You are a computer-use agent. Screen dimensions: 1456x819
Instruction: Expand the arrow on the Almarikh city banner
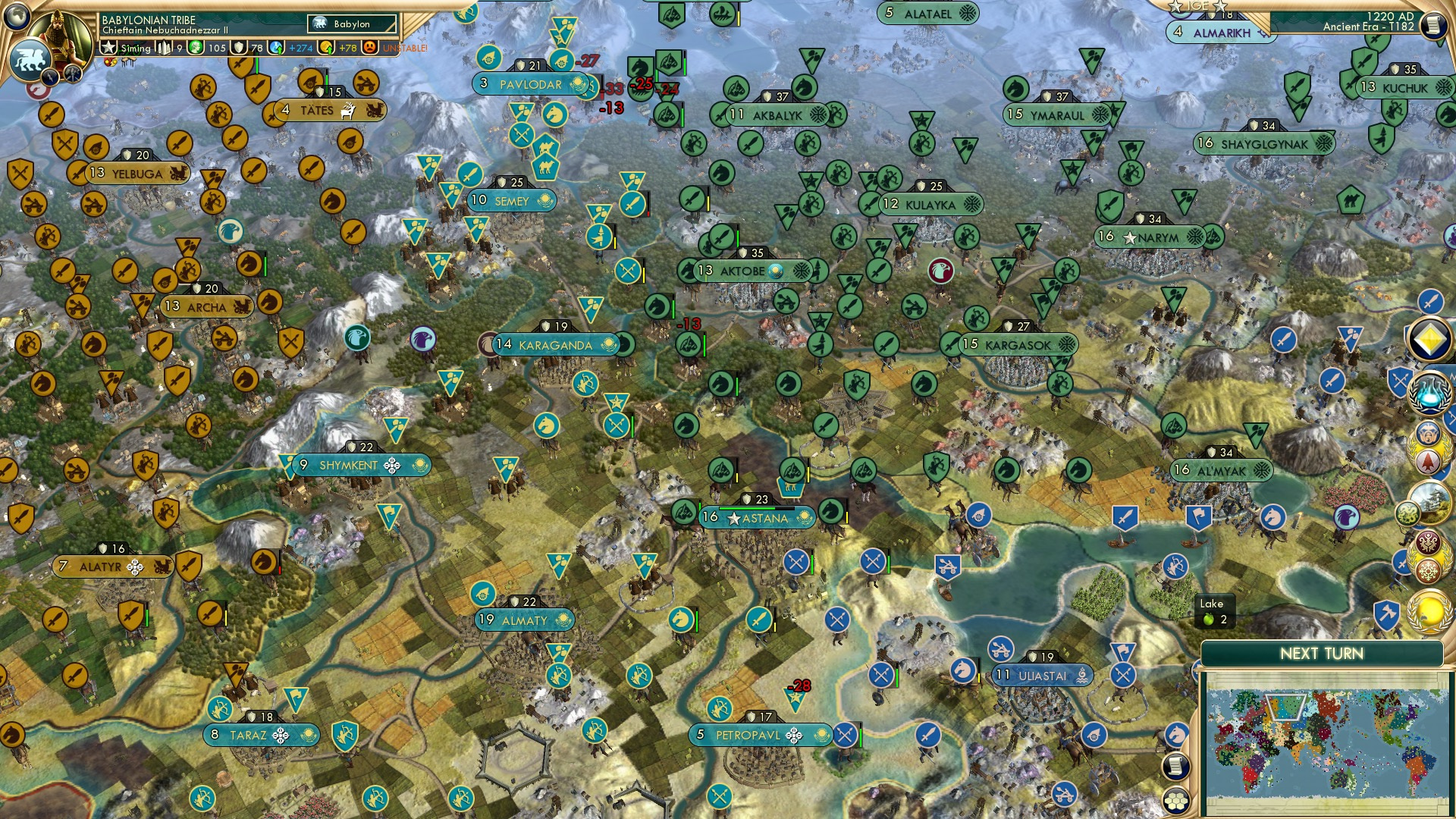(x=1263, y=33)
